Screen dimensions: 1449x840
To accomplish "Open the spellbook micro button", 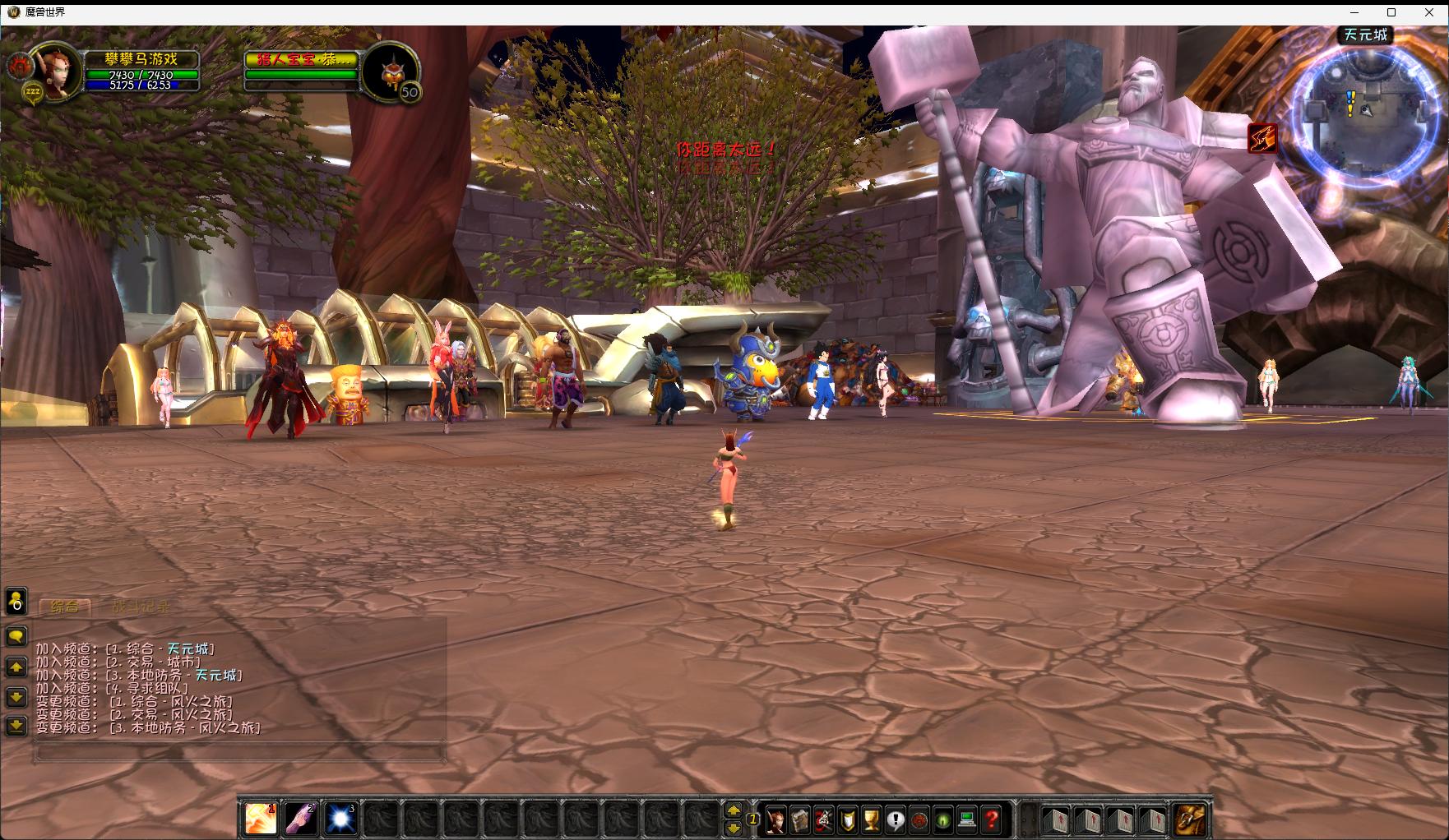I will click(800, 819).
